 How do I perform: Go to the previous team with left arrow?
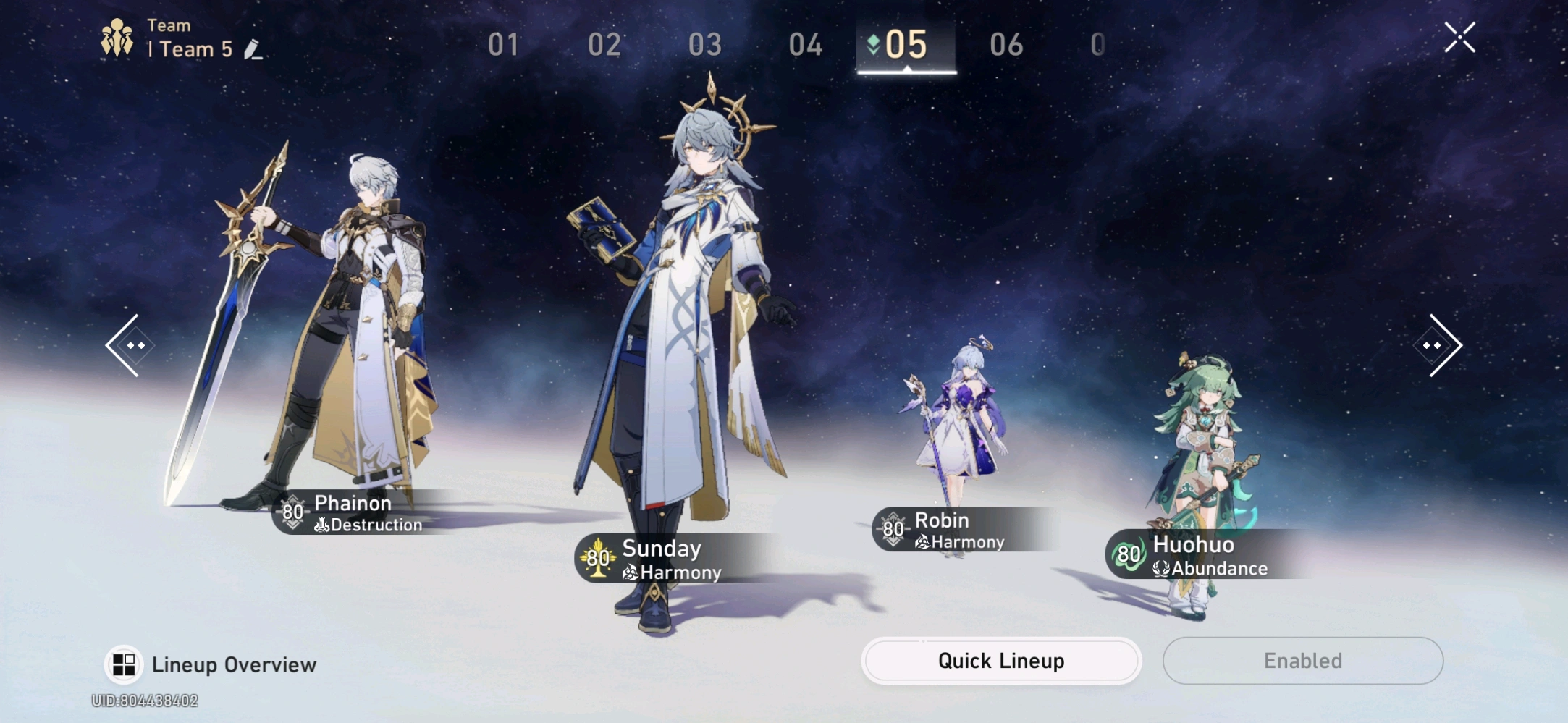coord(127,345)
